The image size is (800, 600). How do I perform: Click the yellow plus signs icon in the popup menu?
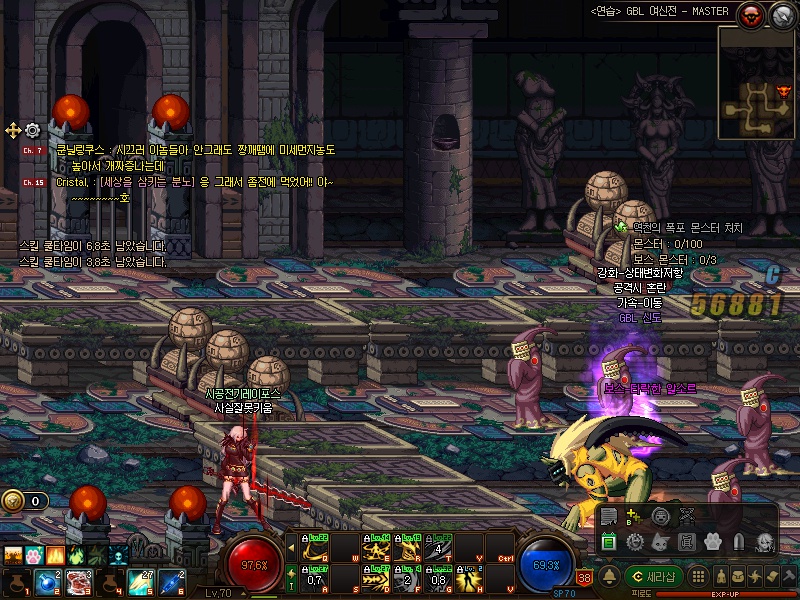pos(634,517)
